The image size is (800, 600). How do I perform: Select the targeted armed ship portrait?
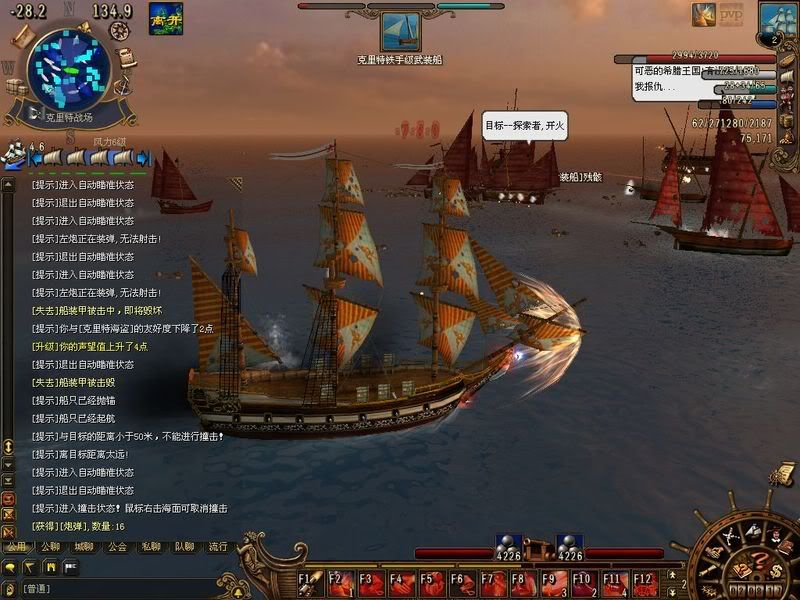[x=401, y=32]
